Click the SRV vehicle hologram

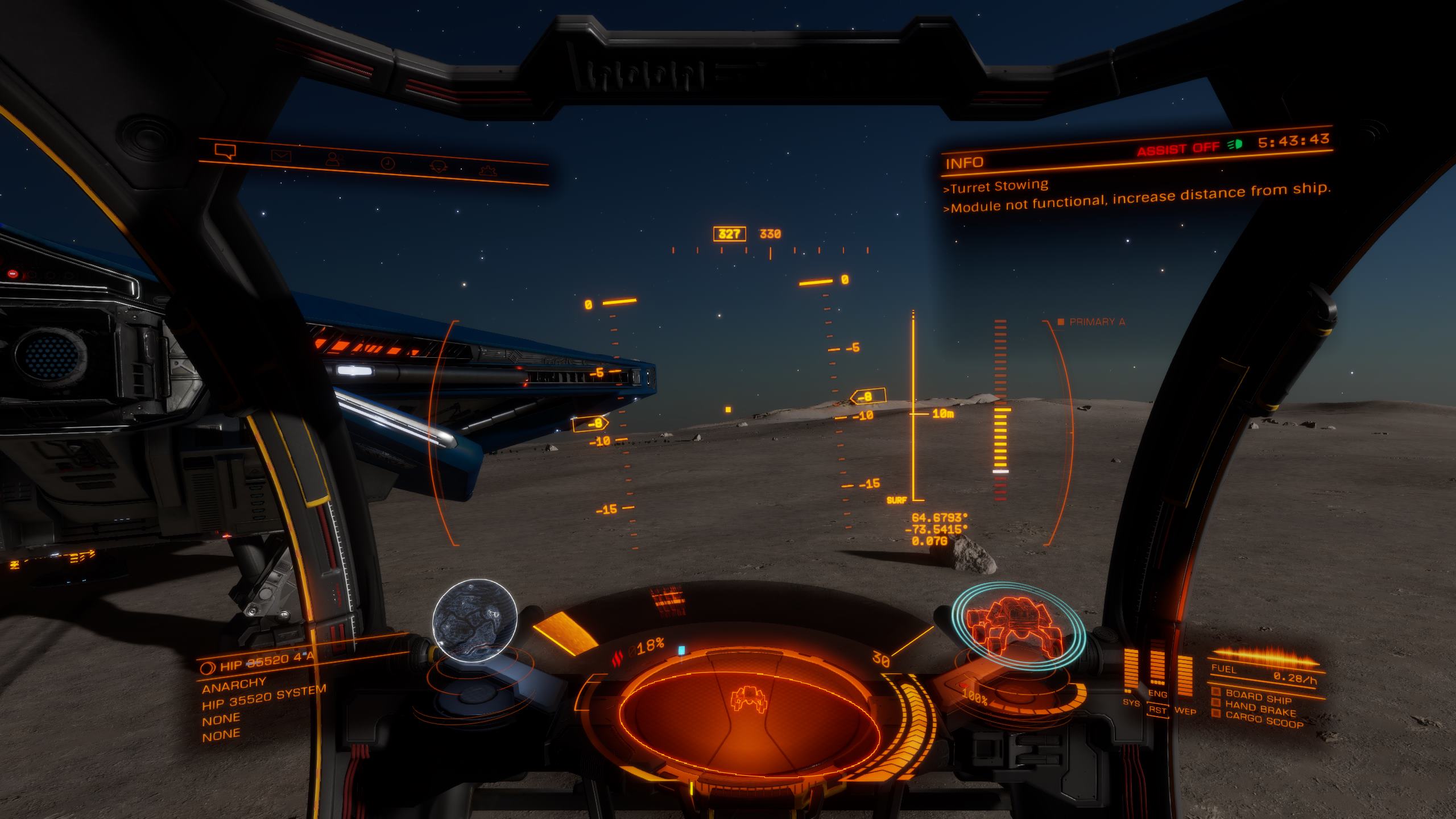tap(1018, 623)
